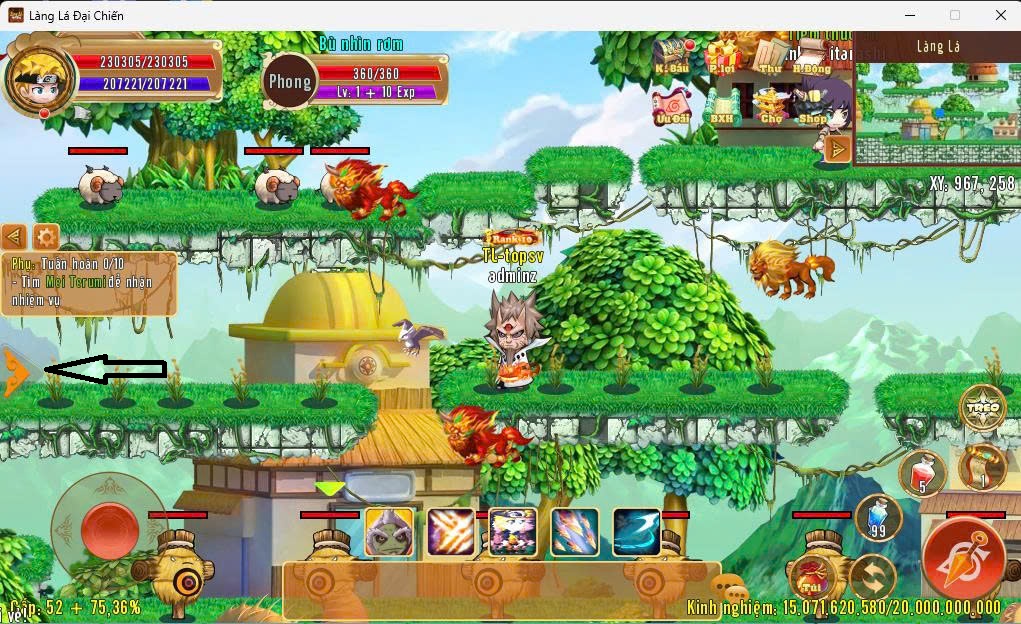Use the blue mana potion

[x=878, y=517]
